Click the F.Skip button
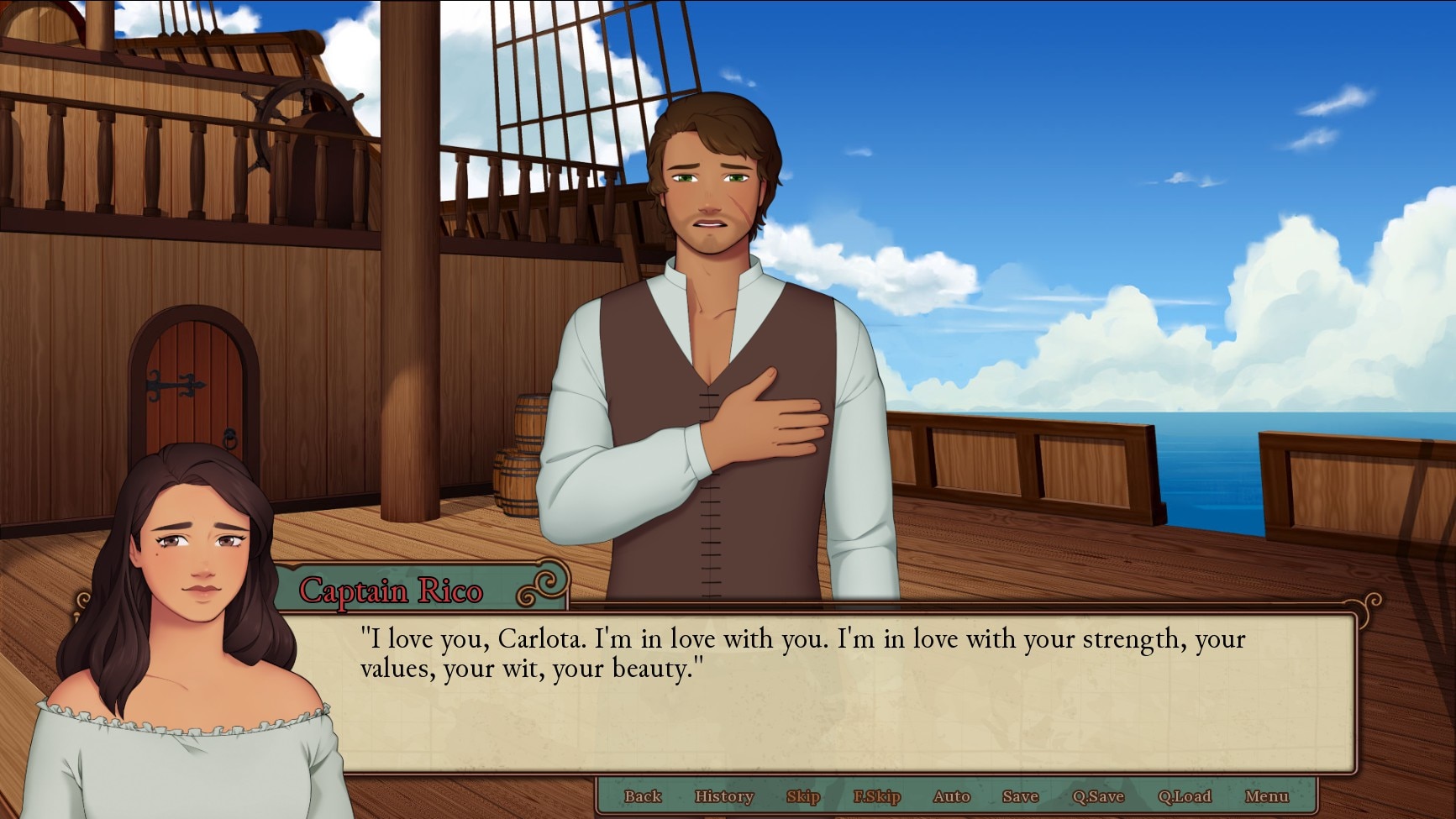The height and width of the screenshot is (819, 1456). [x=876, y=796]
